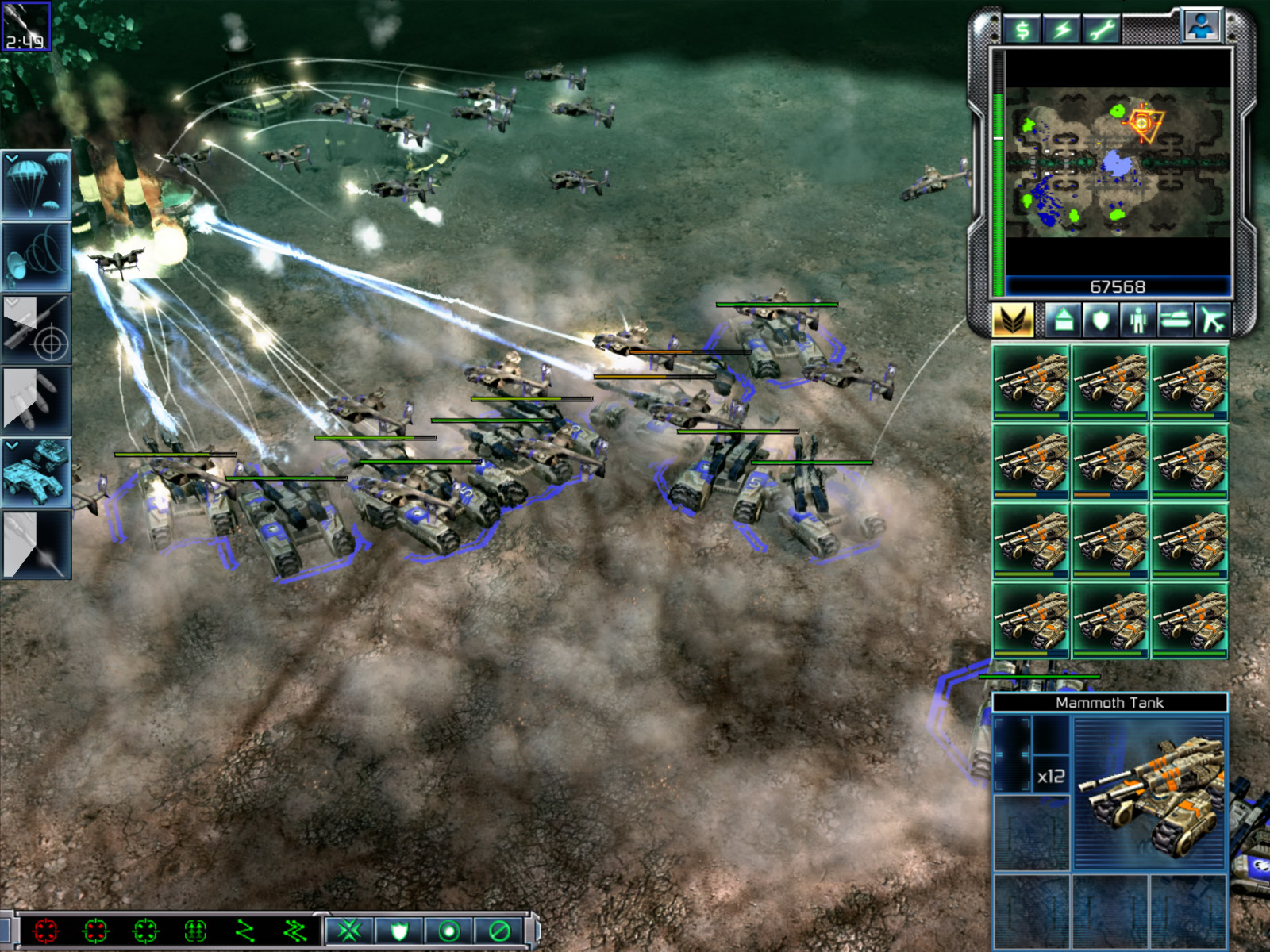Click on the radar minimap

tap(1118, 163)
